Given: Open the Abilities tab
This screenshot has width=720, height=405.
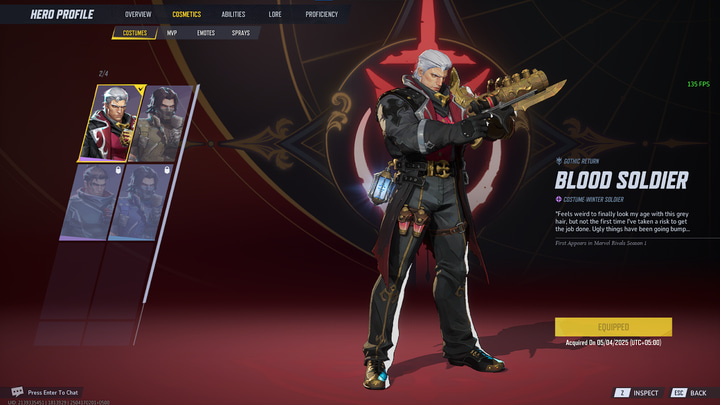Looking at the screenshot, I should (233, 15).
